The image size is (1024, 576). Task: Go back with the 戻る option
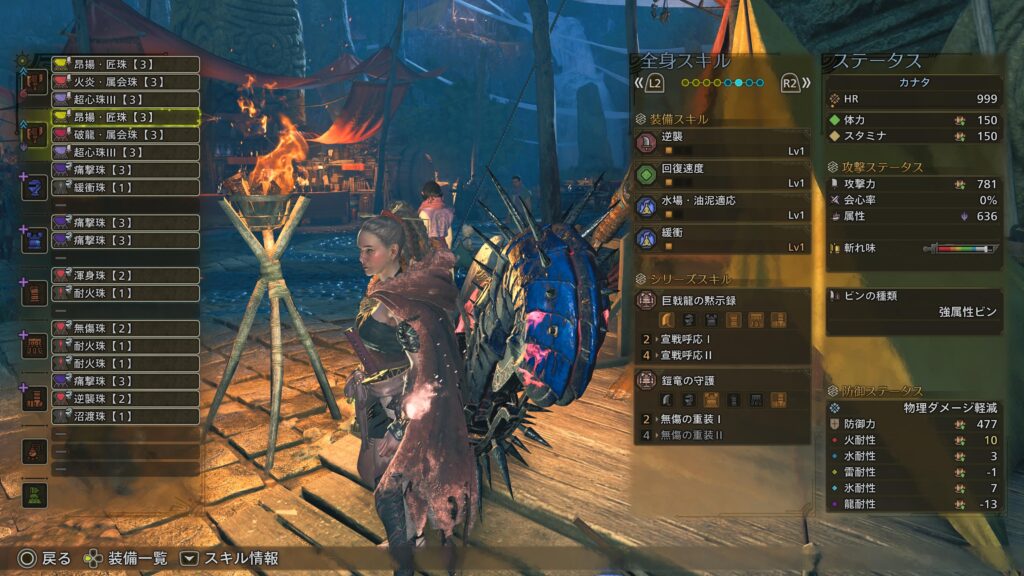44,559
